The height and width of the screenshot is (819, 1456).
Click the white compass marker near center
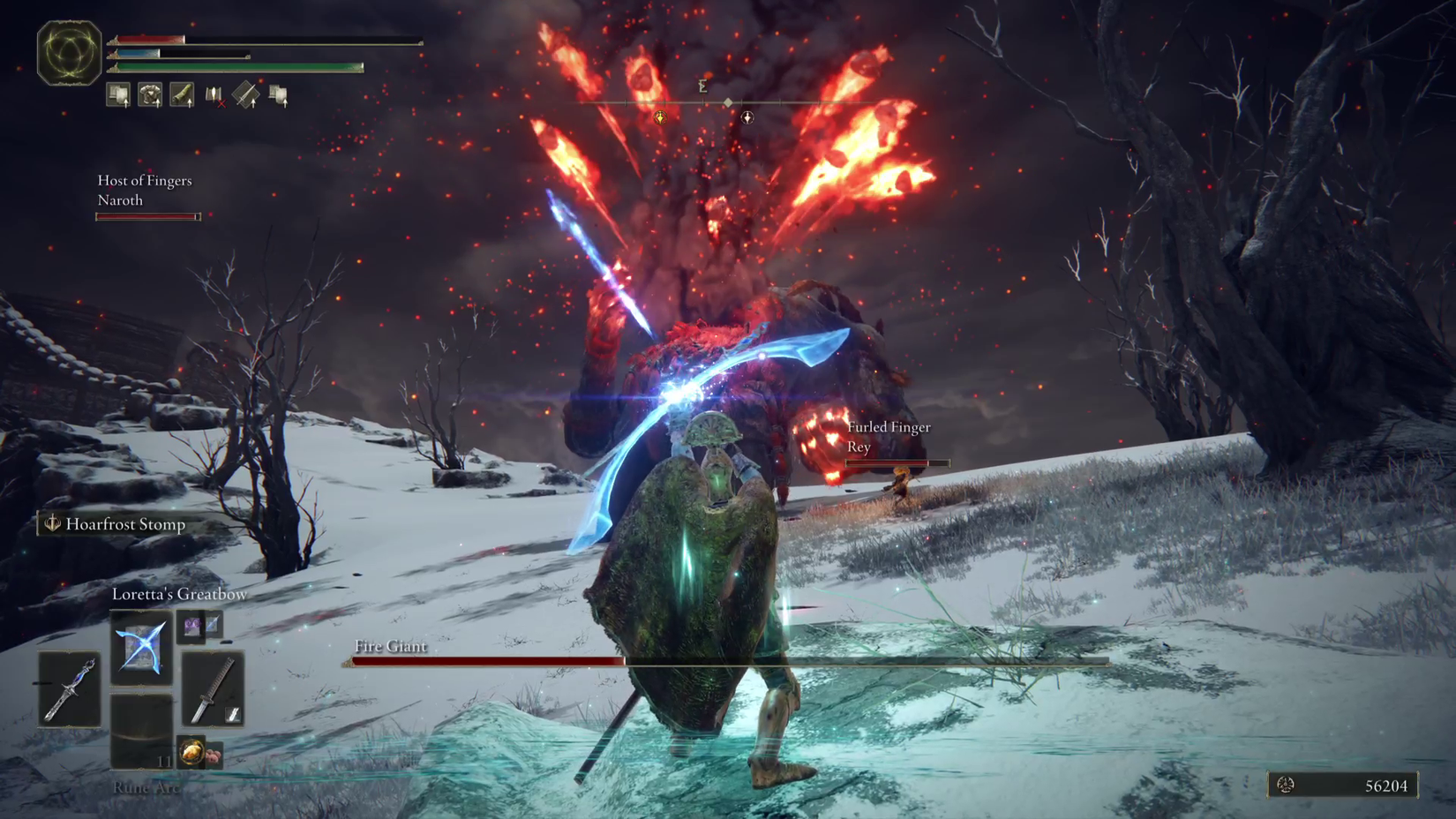click(747, 117)
